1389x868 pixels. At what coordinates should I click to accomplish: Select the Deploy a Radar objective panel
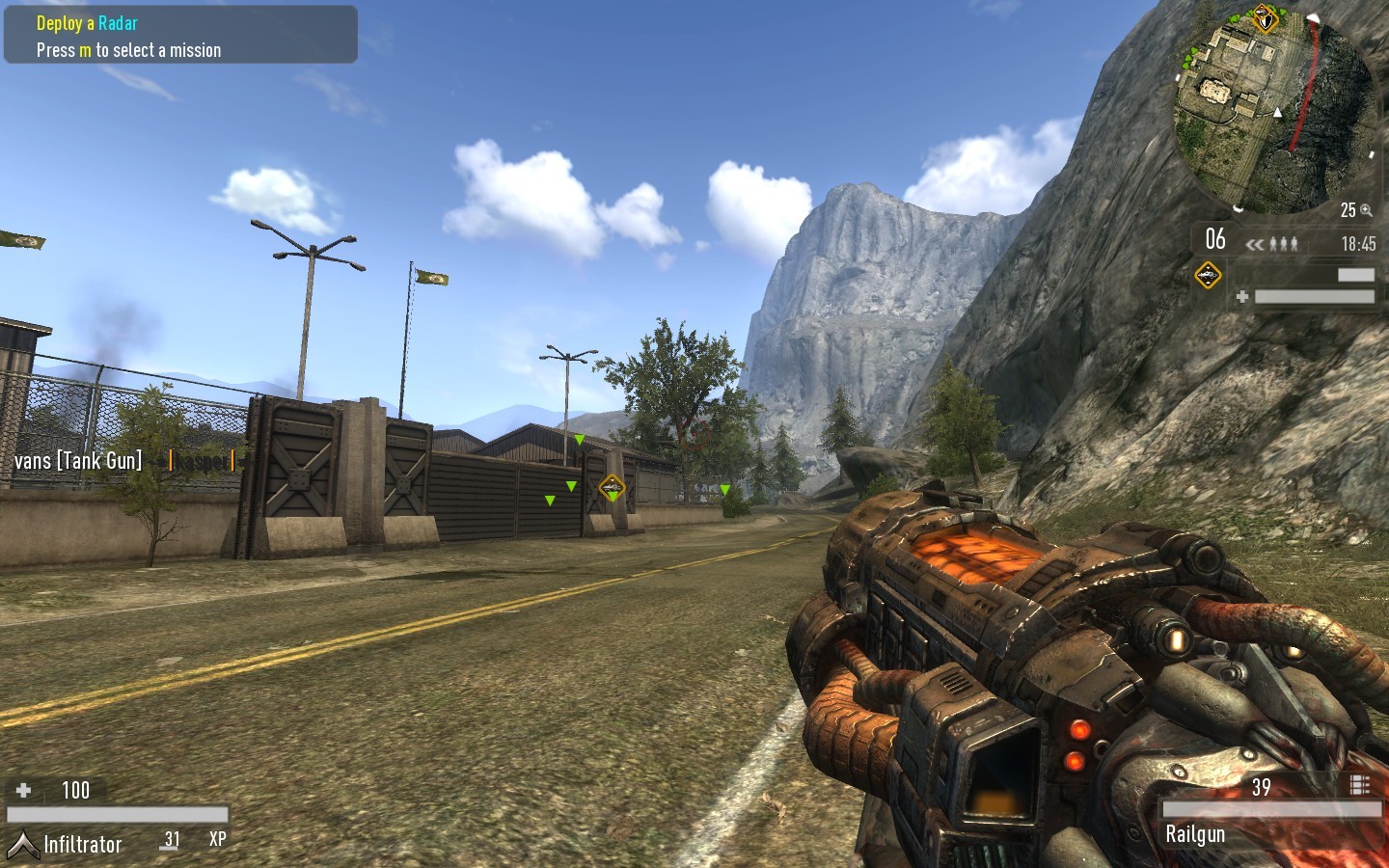click(x=180, y=36)
